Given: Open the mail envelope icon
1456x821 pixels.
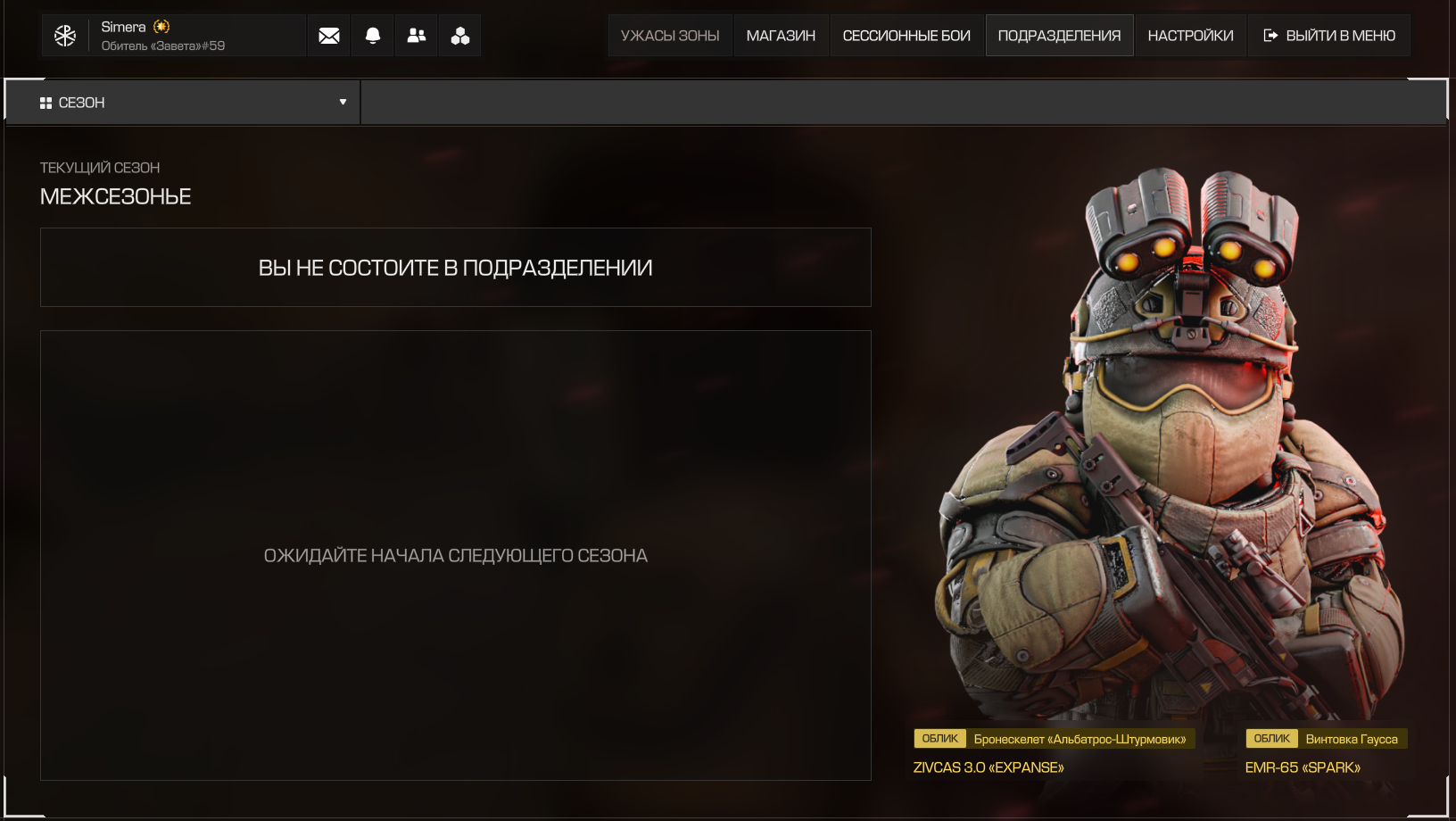Looking at the screenshot, I should 329,36.
